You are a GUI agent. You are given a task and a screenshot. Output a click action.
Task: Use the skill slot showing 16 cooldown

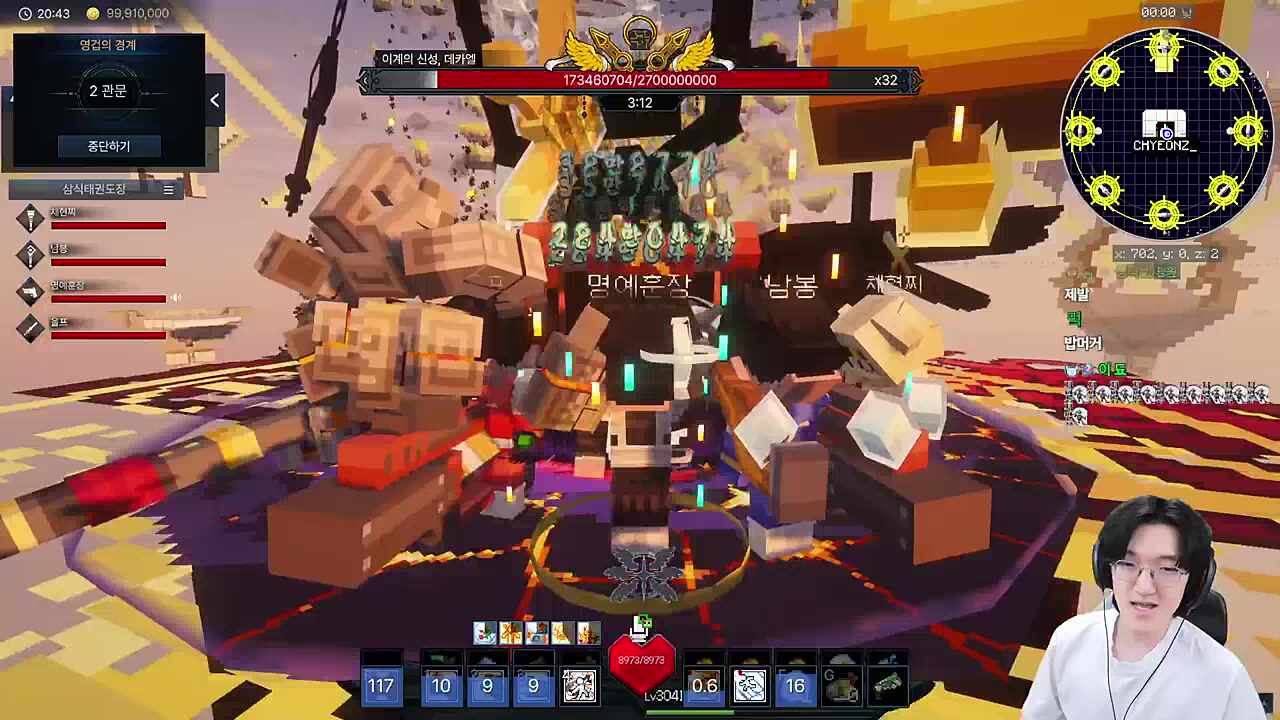point(795,685)
